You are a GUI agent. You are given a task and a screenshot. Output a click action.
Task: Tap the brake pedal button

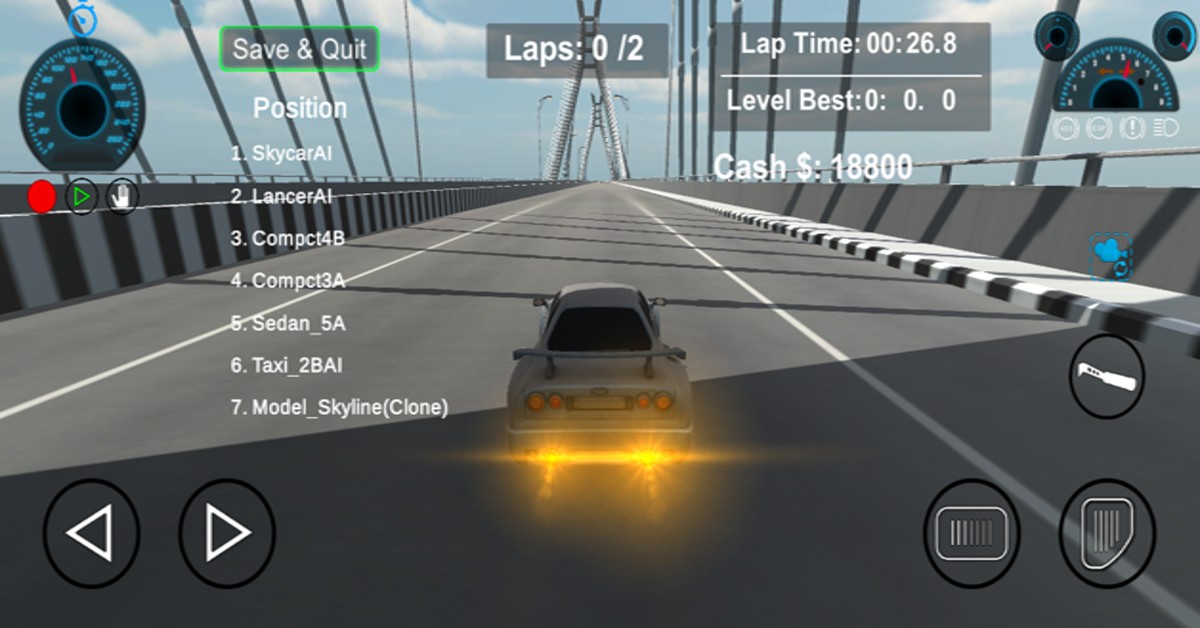tap(971, 534)
